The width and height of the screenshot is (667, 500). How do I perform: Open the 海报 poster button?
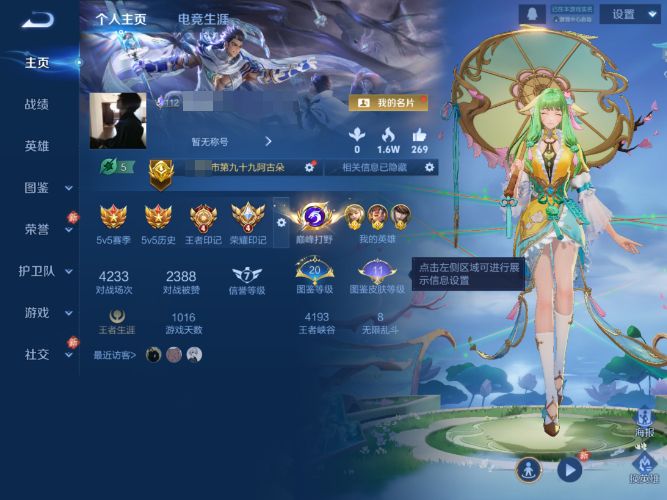(x=645, y=423)
